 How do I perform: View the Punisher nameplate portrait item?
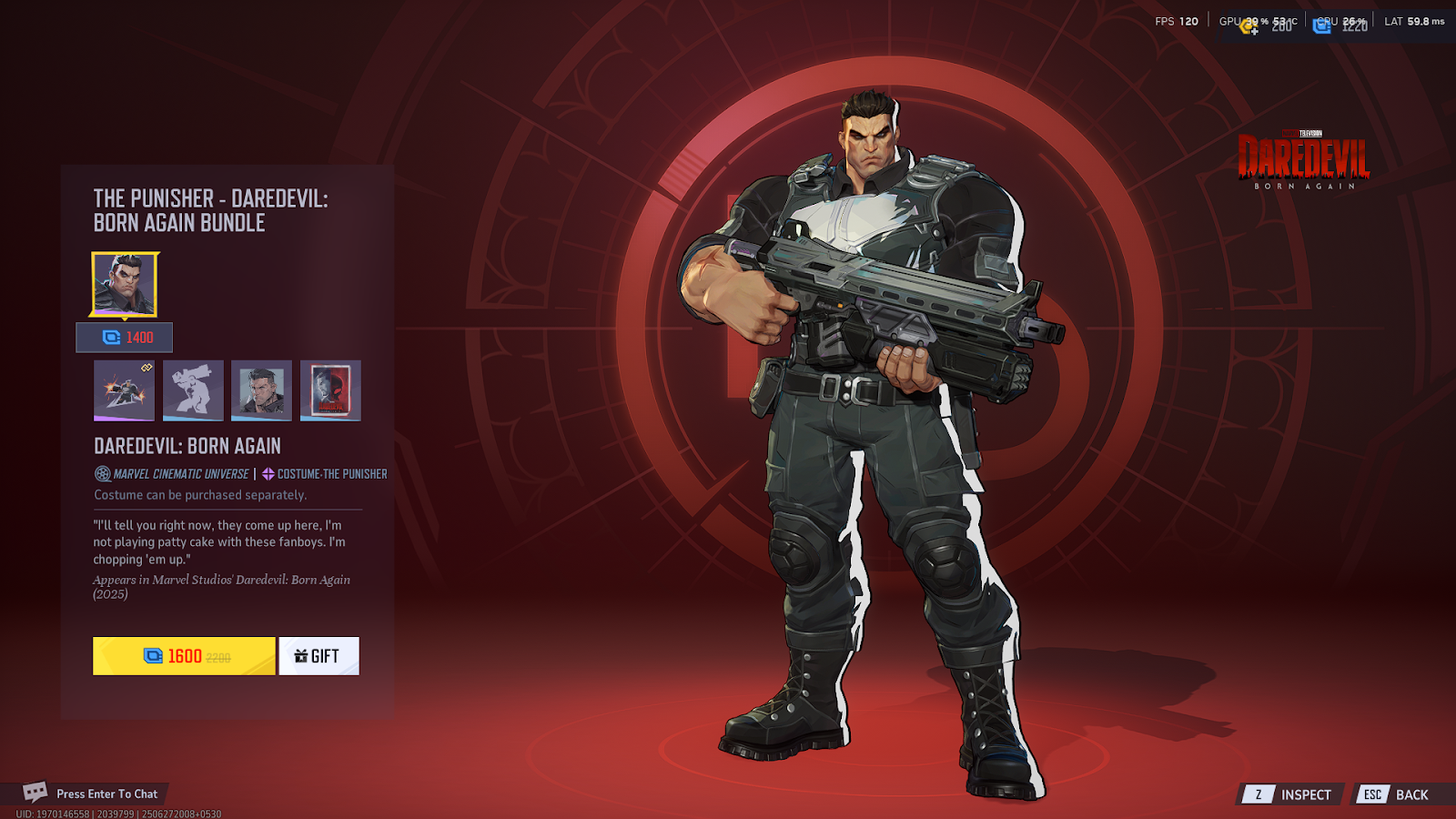tap(261, 390)
